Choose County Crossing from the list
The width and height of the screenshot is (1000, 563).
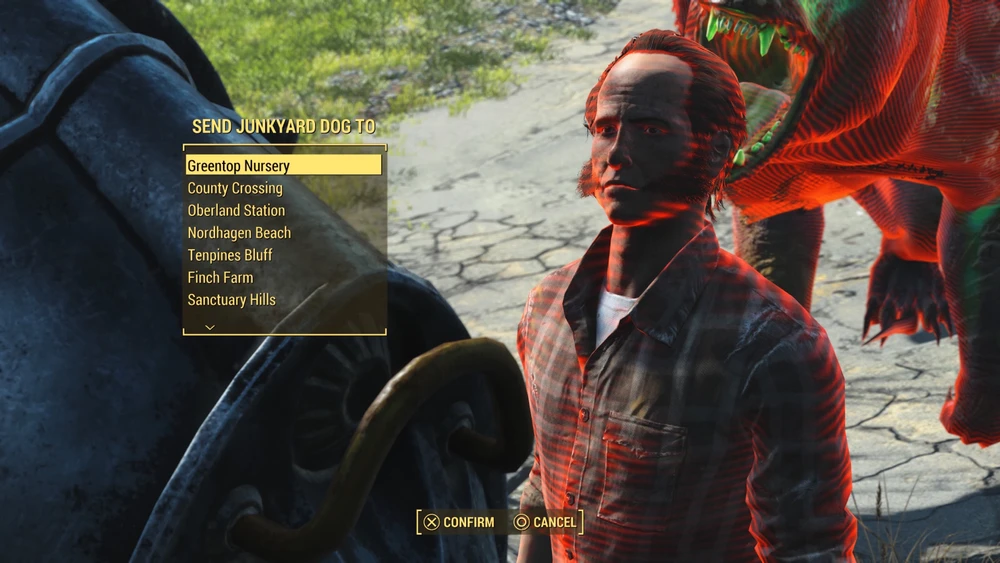(235, 188)
